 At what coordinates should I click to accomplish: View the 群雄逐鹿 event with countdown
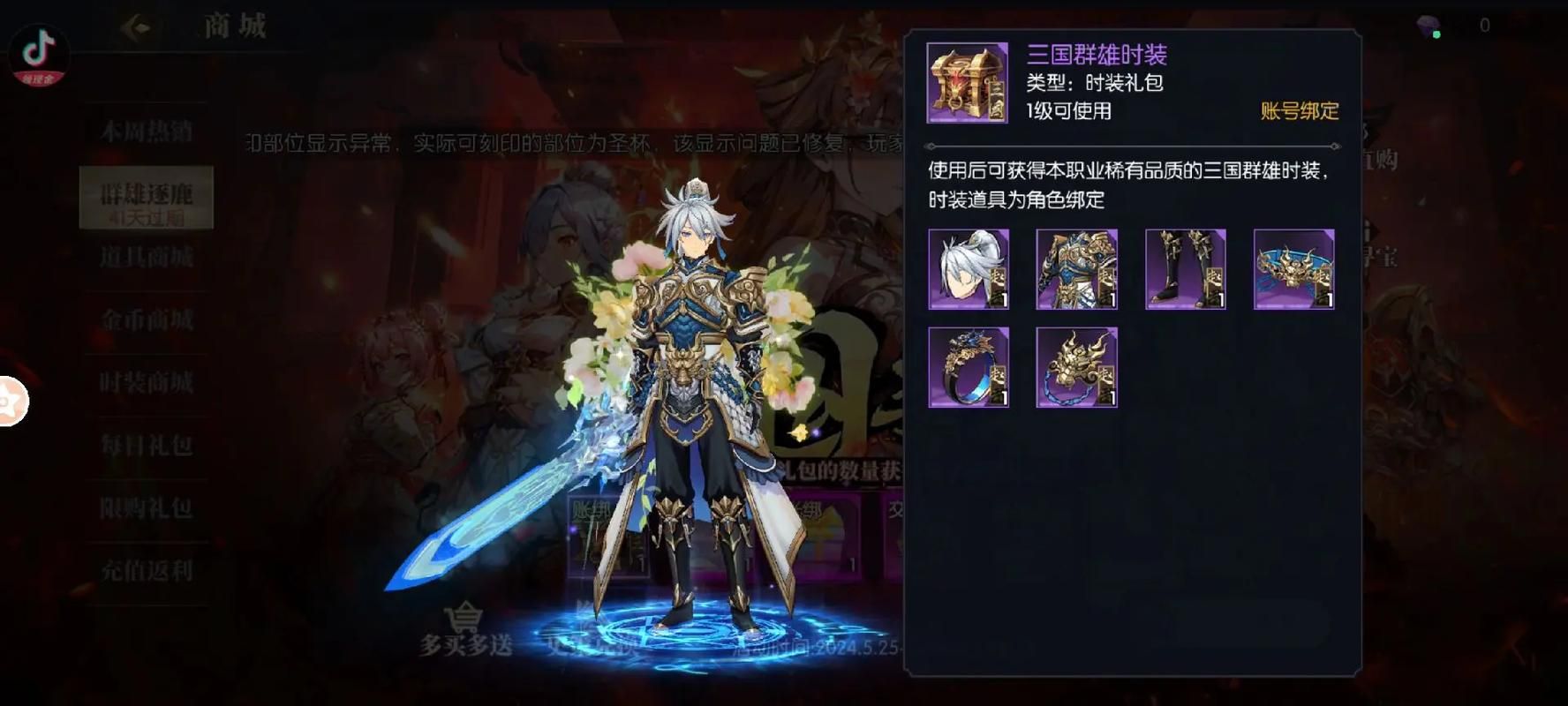pyautogui.click(x=146, y=193)
